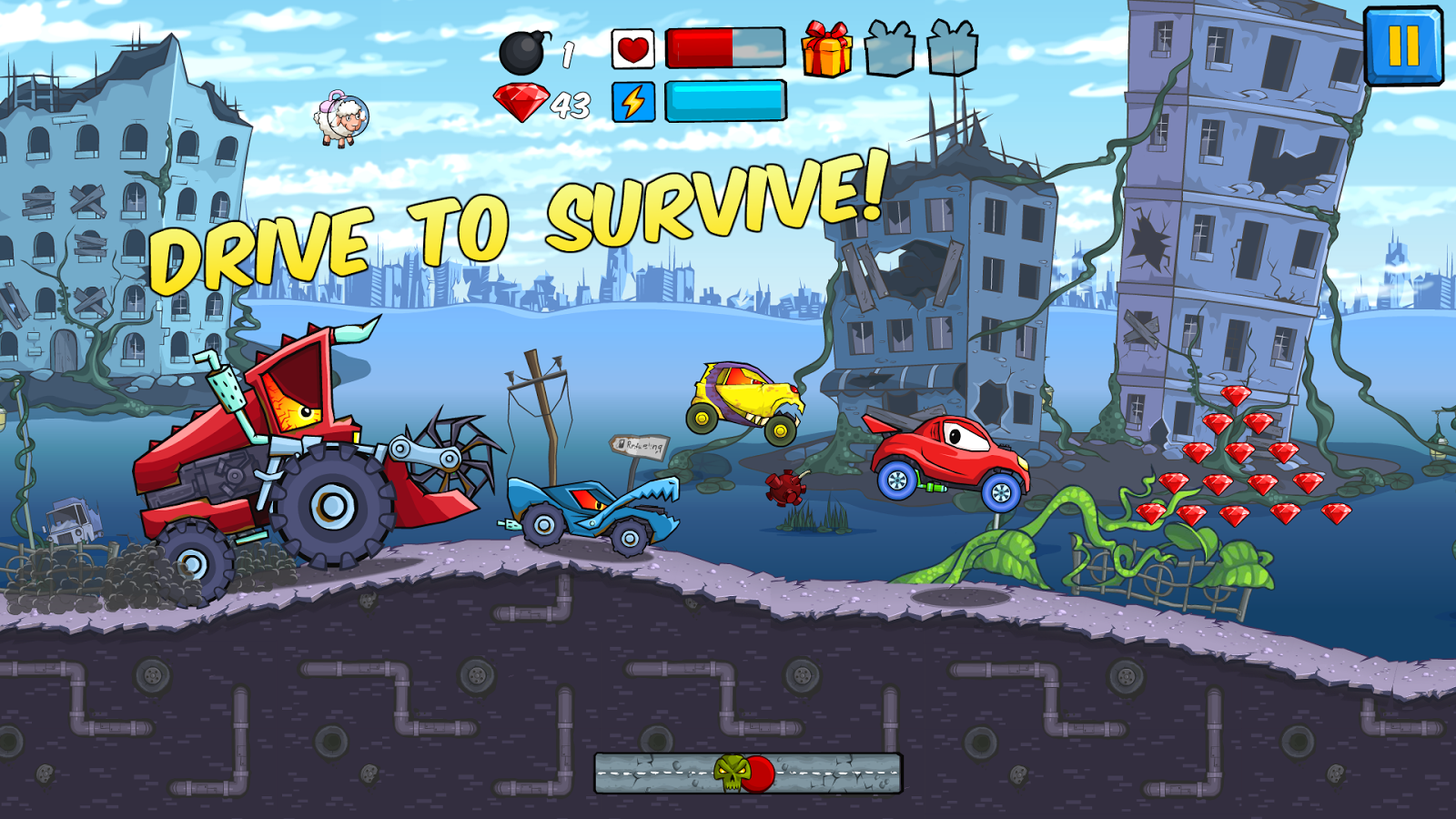The width and height of the screenshot is (1456, 819).
Task: Tap the black bomb icon
Action: [524, 53]
